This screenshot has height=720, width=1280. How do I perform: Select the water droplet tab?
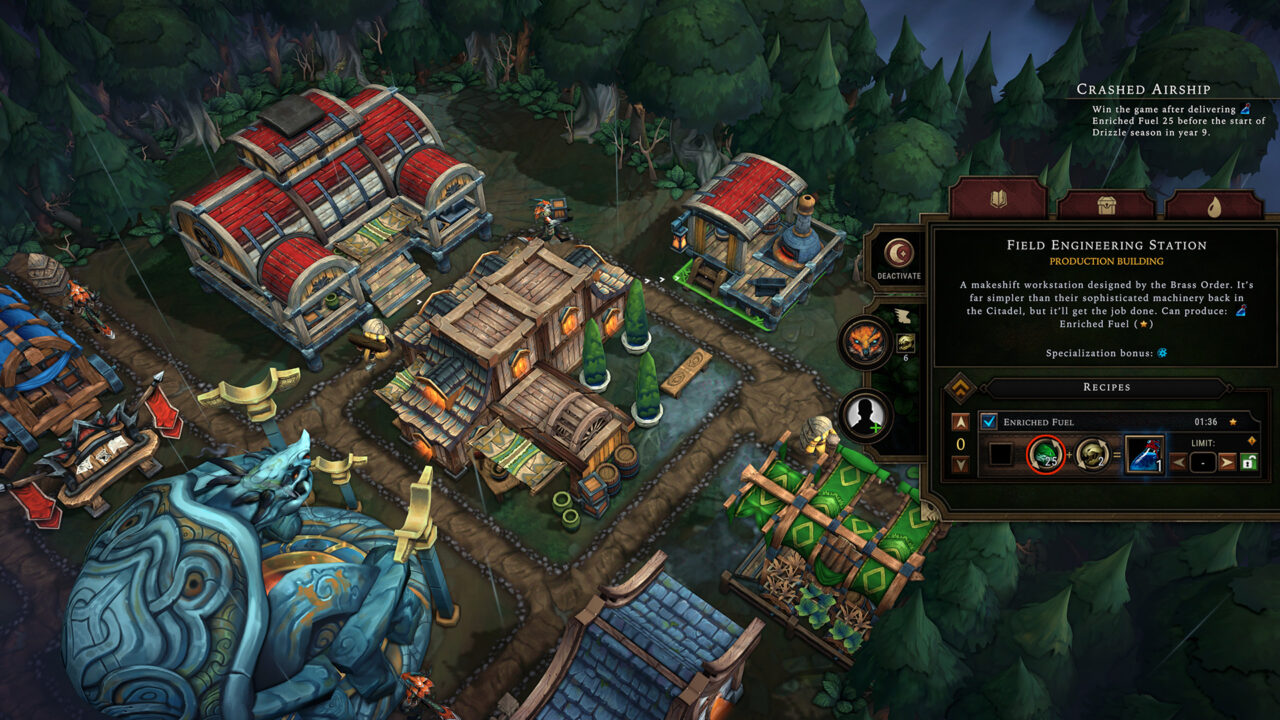click(1216, 205)
